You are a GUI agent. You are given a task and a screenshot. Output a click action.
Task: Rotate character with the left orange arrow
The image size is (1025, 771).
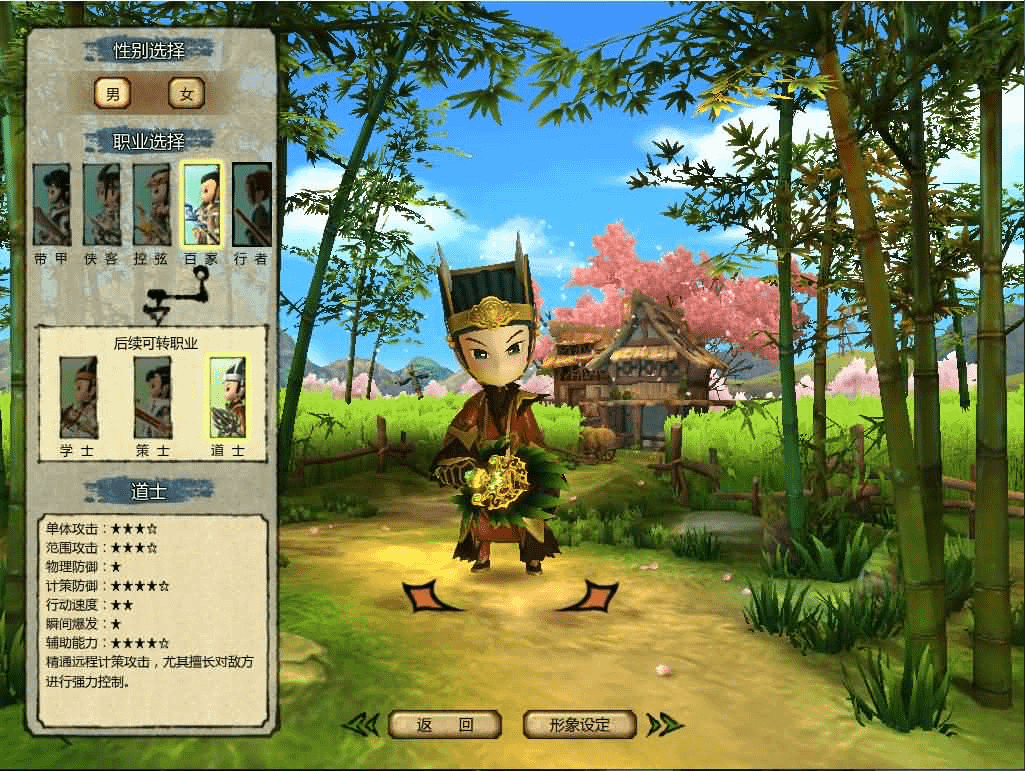coord(428,597)
